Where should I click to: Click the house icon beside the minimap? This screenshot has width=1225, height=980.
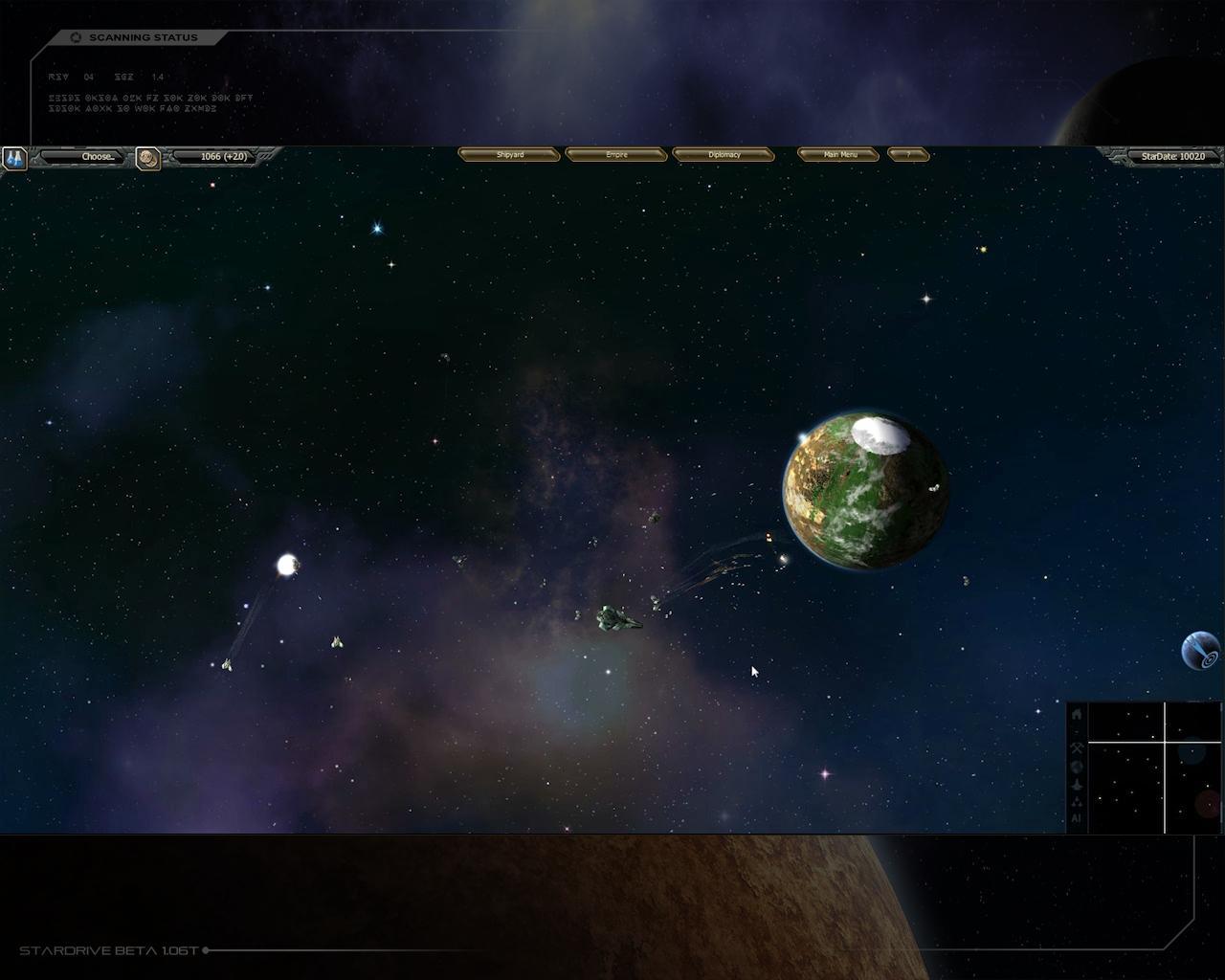click(1077, 714)
